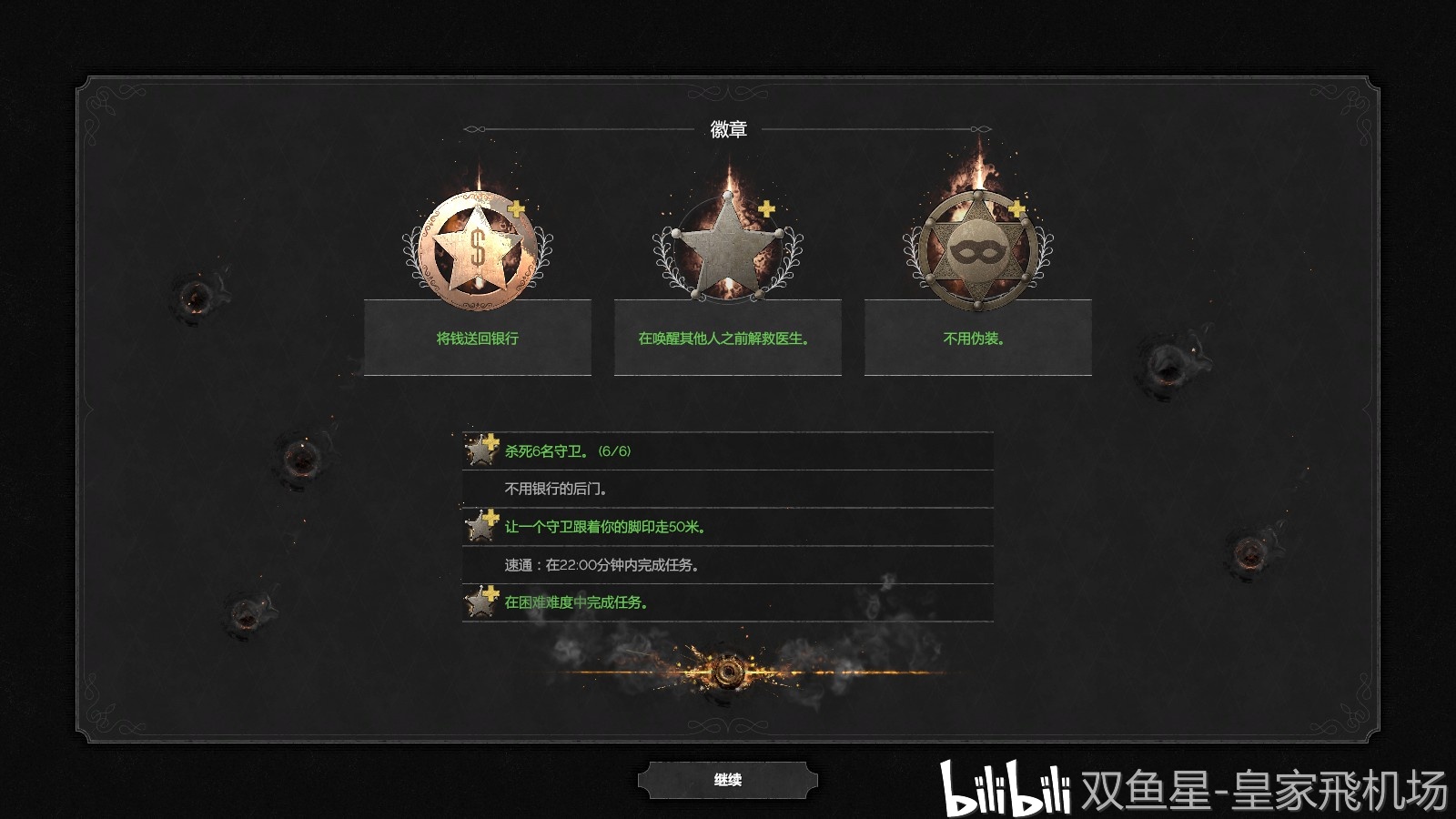Screen dimensions: 1456x819
Task: Click the 继续 continue button
Action: [727, 780]
